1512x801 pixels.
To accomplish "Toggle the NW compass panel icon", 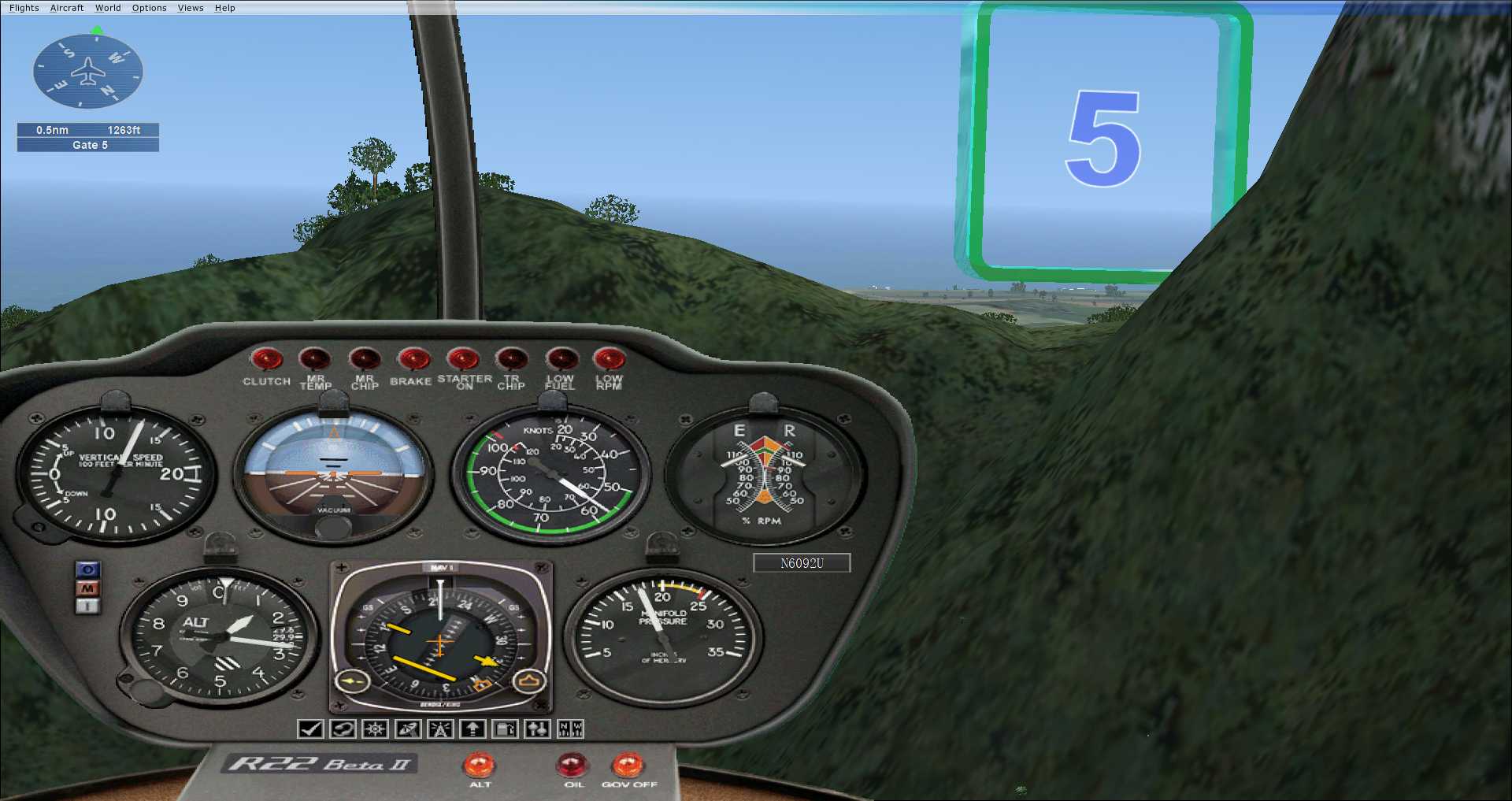I will (570, 729).
